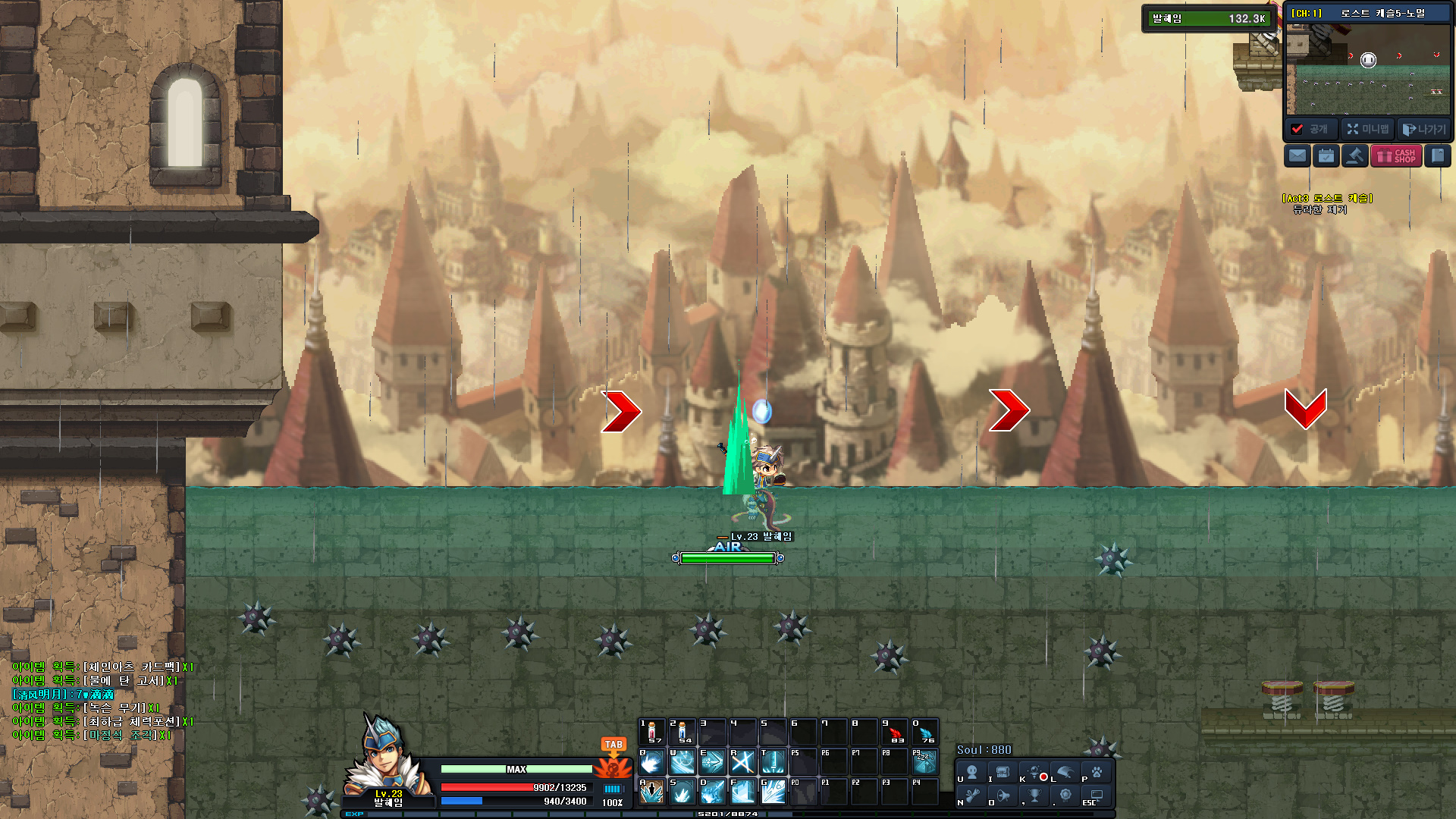
Task: Use the blue feather item in slot 0
Action: [x=925, y=732]
